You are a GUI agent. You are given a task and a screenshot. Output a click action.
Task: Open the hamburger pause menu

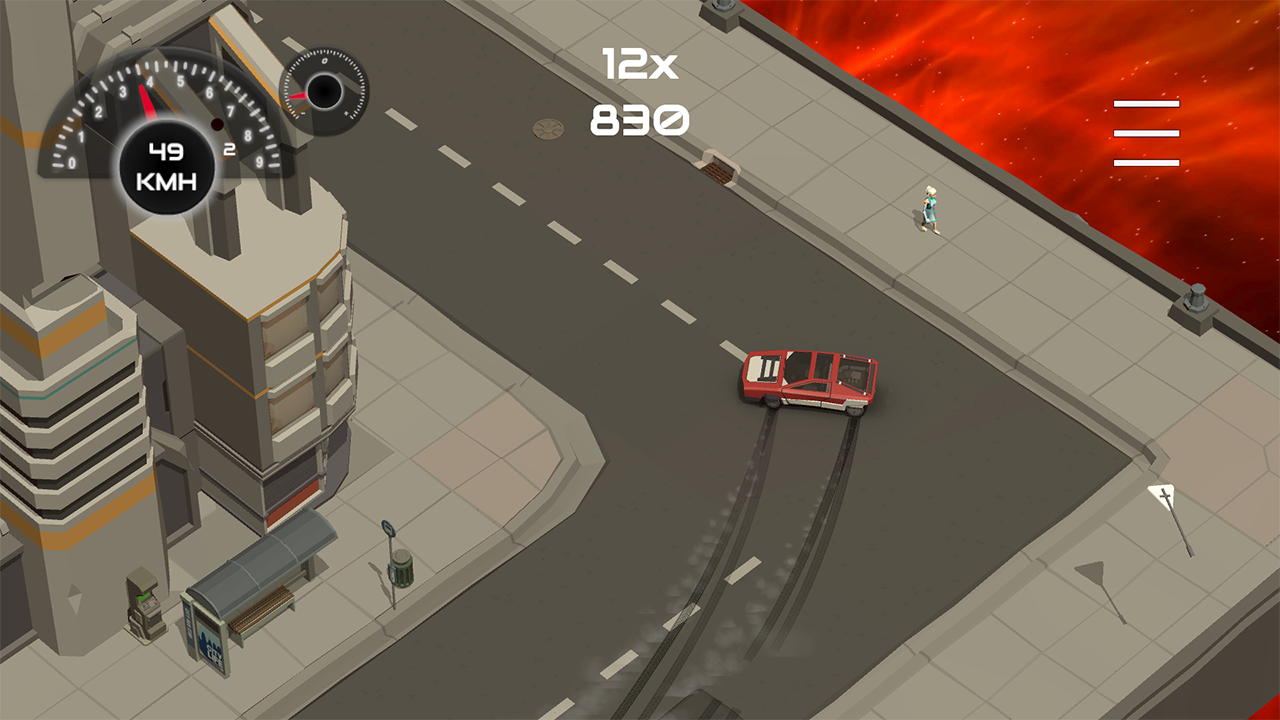1146,133
